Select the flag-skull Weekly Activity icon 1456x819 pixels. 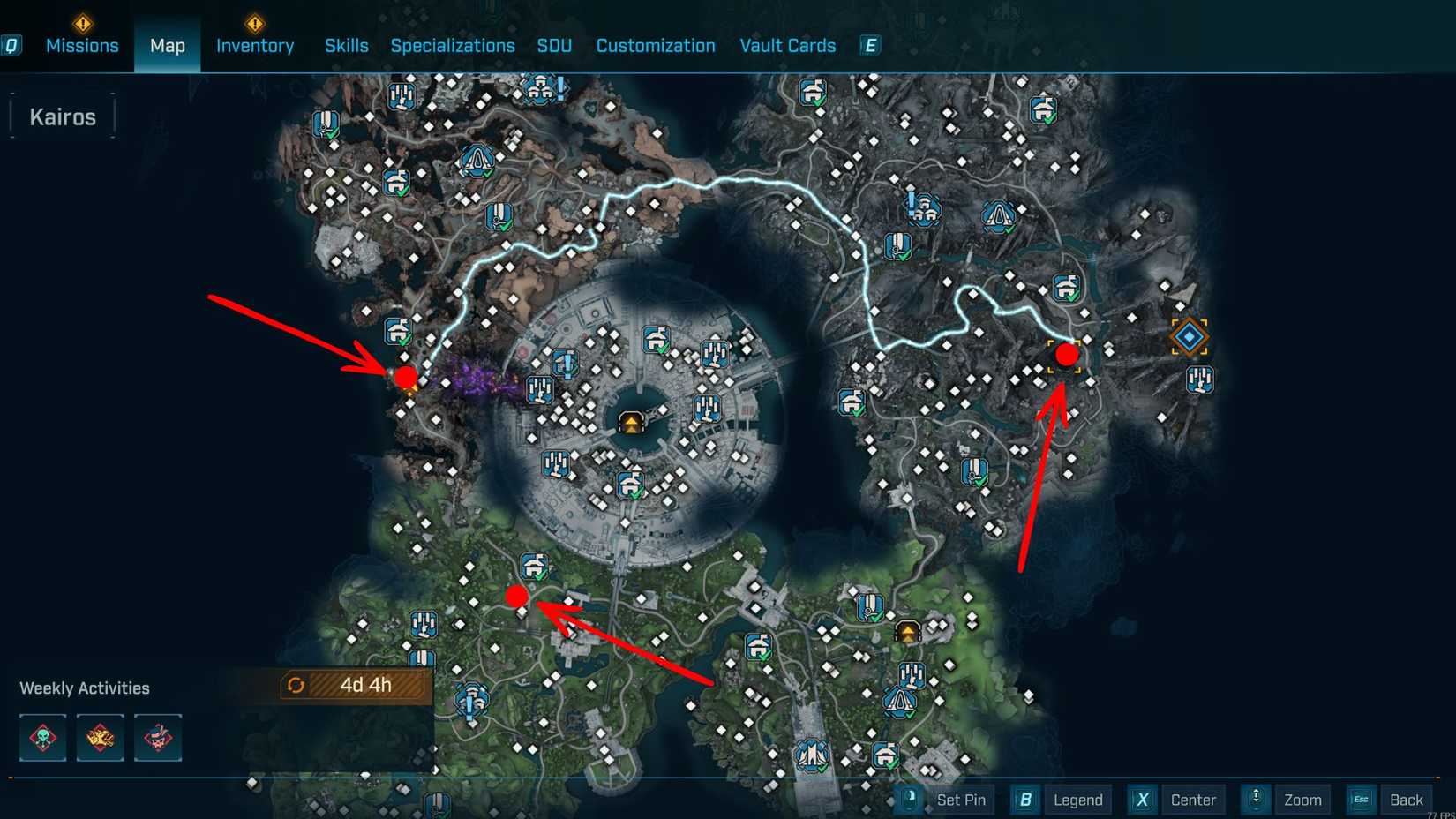point(158,738)
